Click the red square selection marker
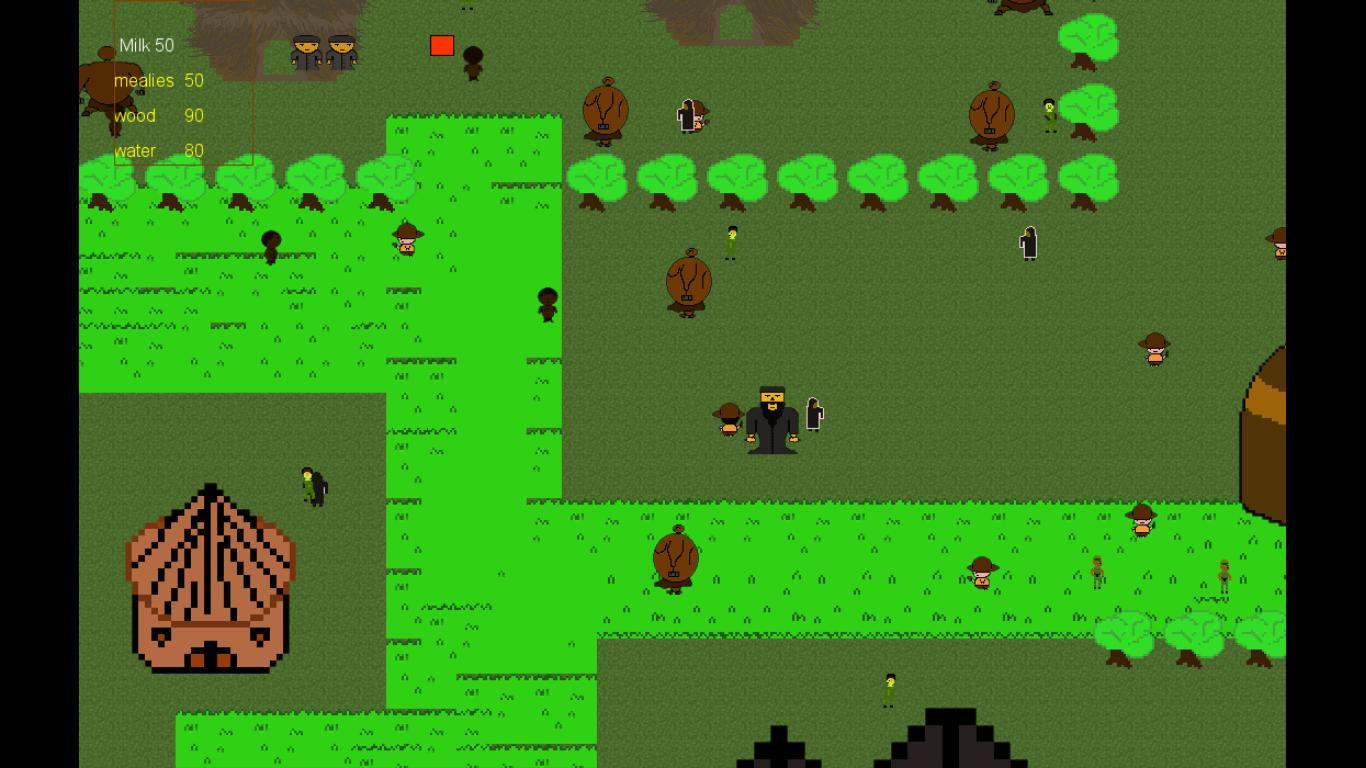Screen dimensions: 1366x768 coord(441,45)
